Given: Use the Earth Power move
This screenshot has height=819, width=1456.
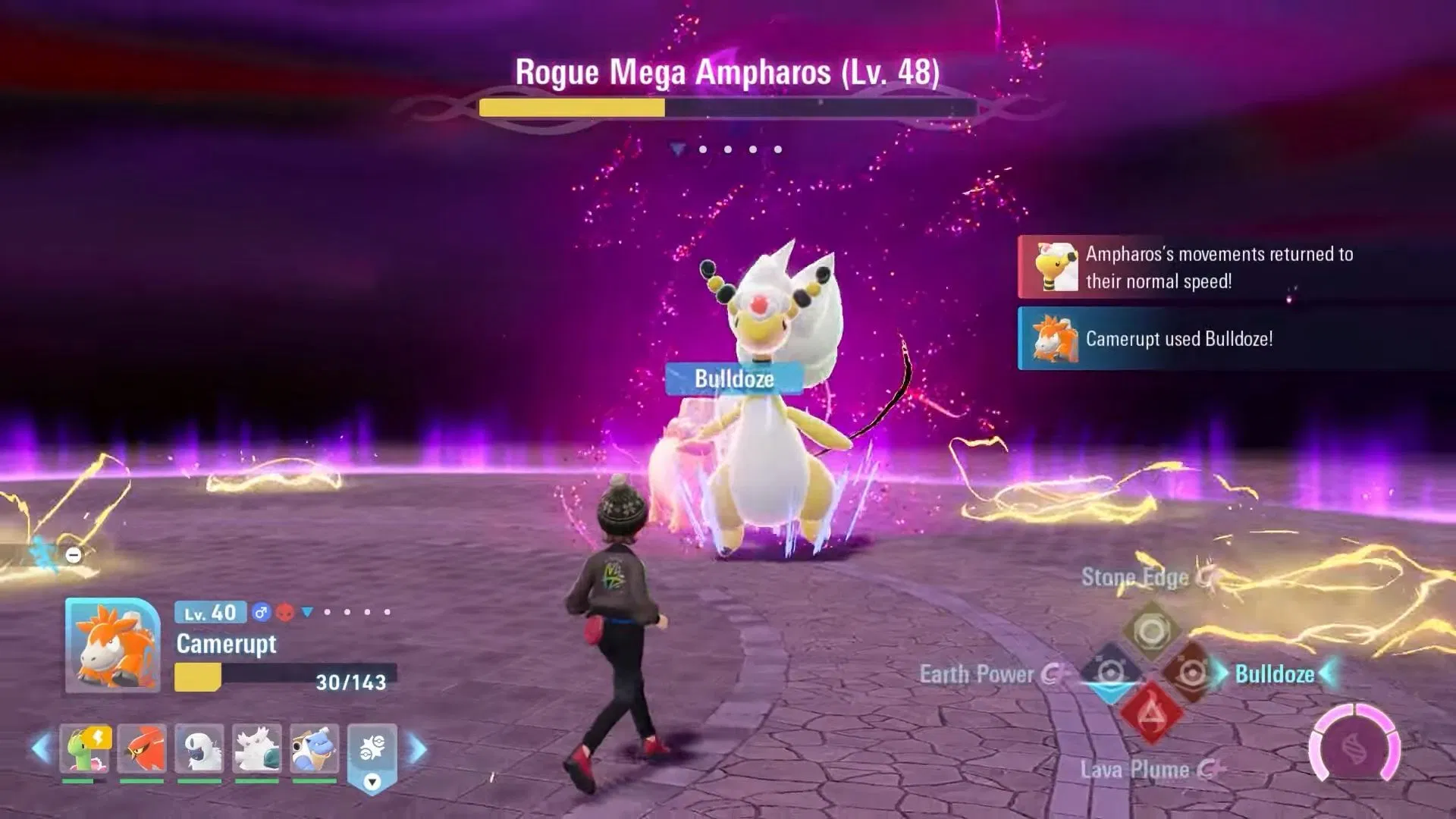Looking at the screenshot, I should [1109, 673].
